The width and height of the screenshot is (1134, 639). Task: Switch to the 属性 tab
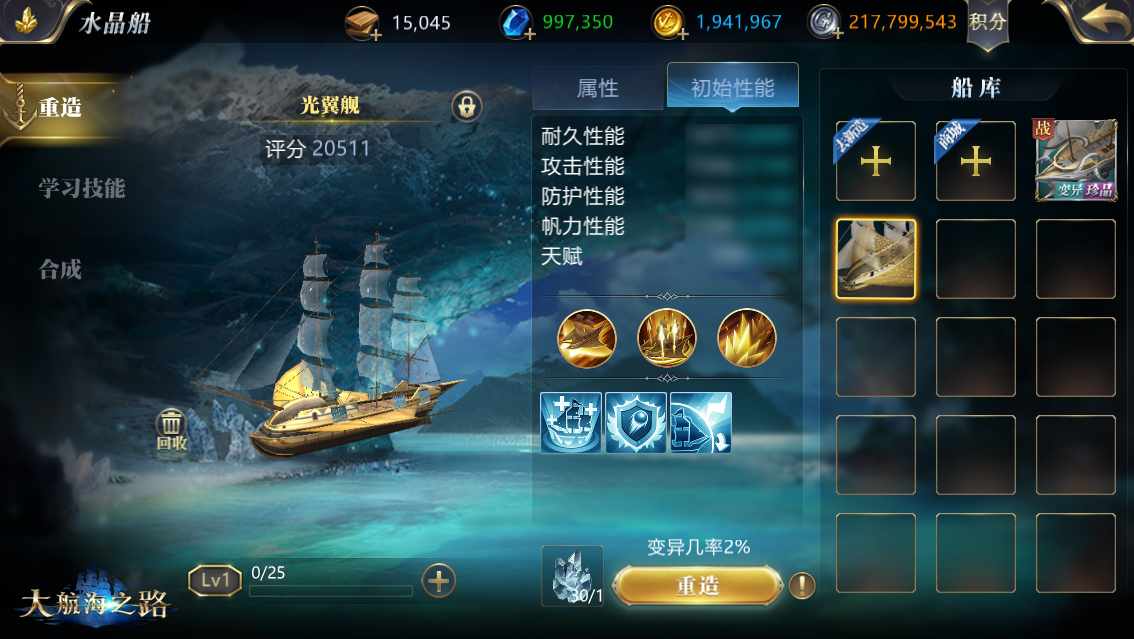click(598, 88)
